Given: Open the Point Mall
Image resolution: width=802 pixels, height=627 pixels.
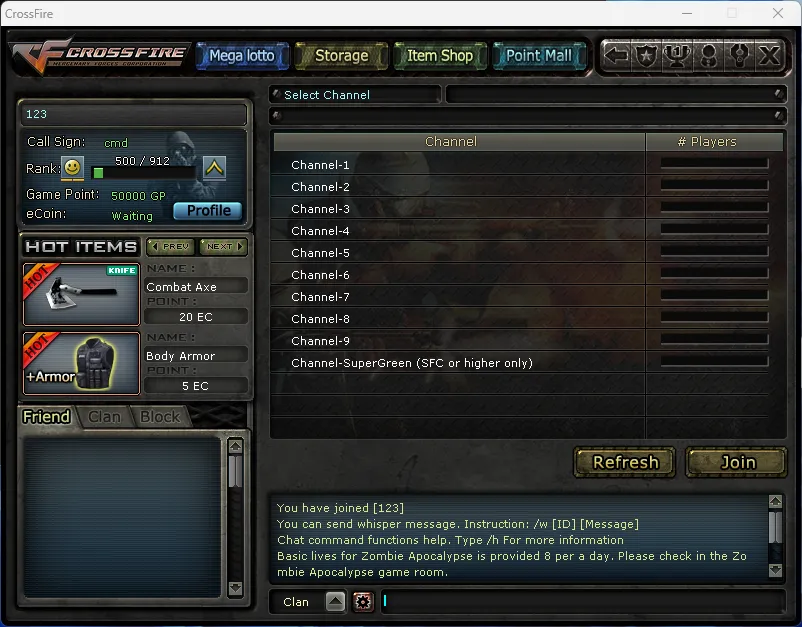Looking at the screenshot, I should click(539, 56).
